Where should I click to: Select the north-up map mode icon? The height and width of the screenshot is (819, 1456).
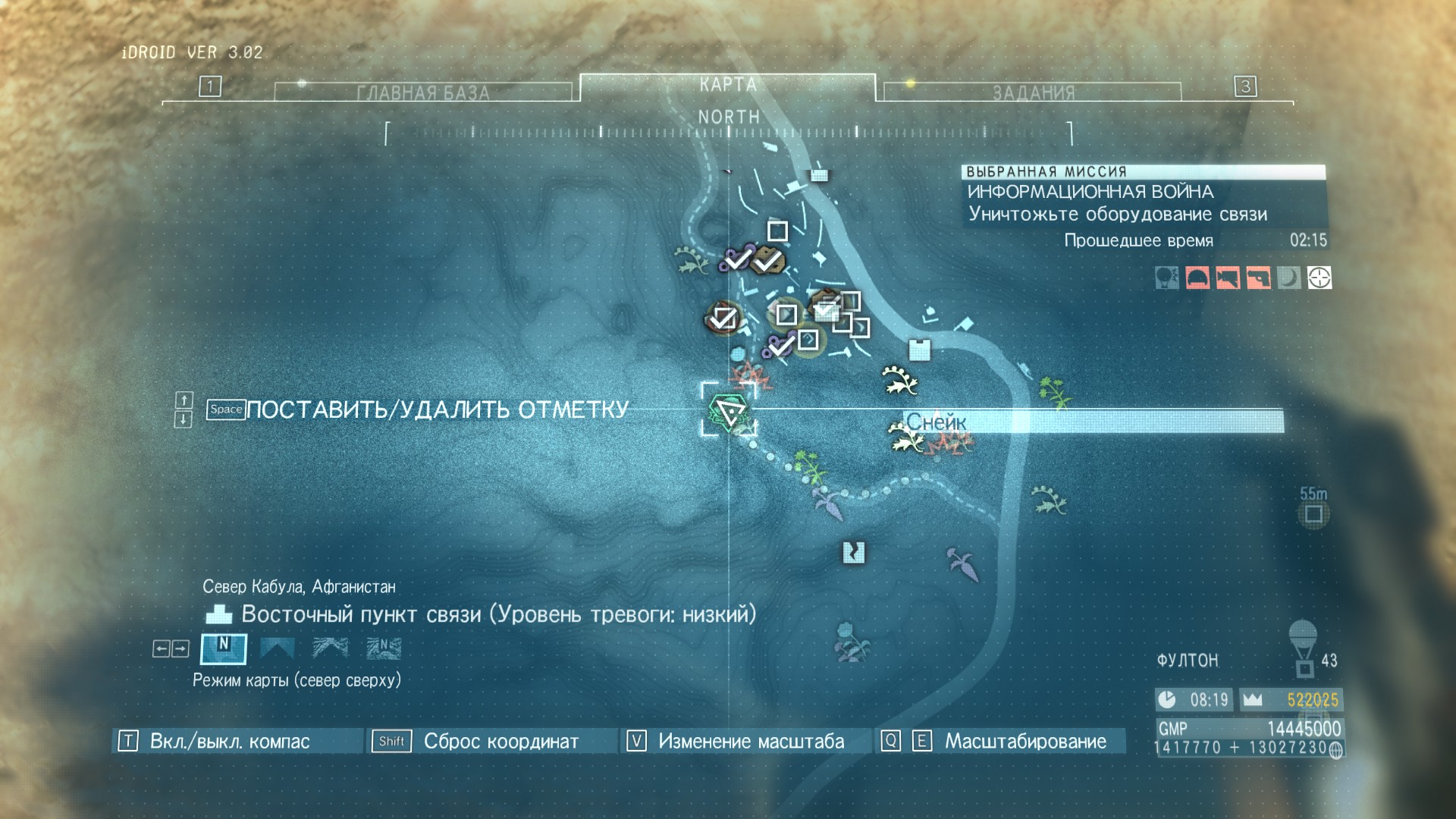coord(223,648)
